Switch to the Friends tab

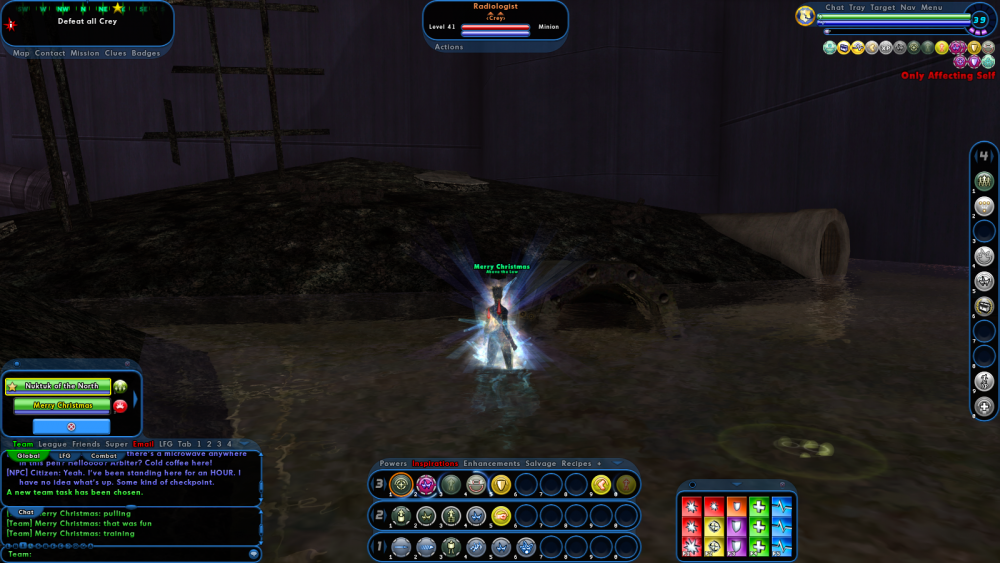(85, 444)
